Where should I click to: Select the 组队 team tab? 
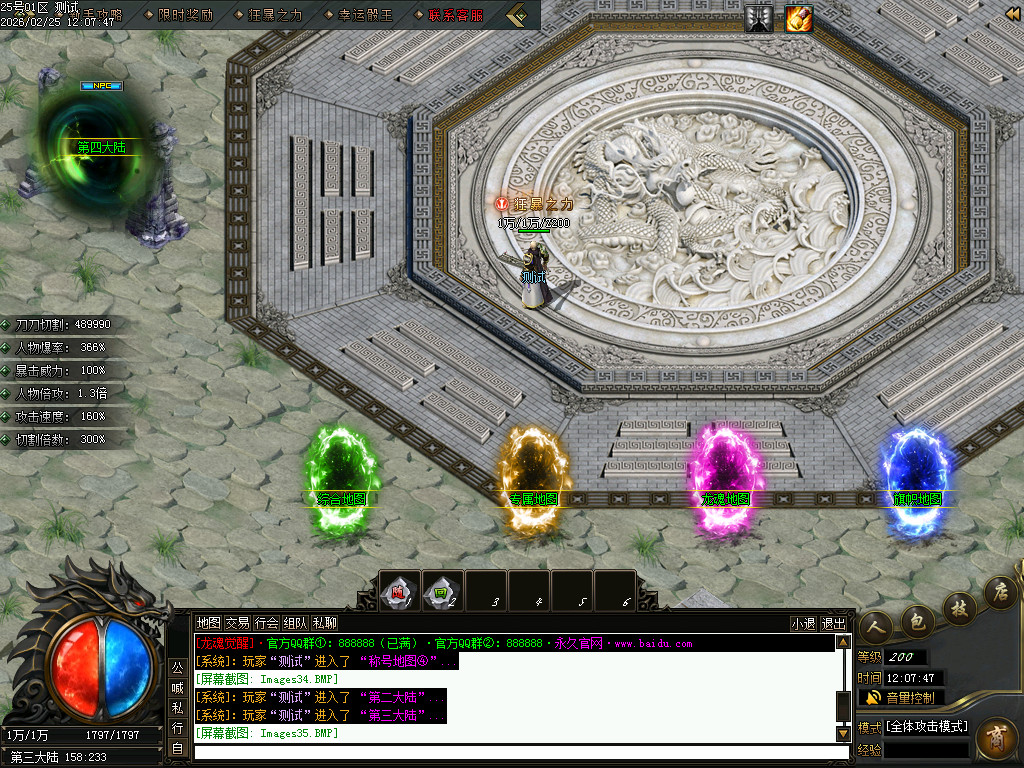pyautogui.click(x=295, y=623)
